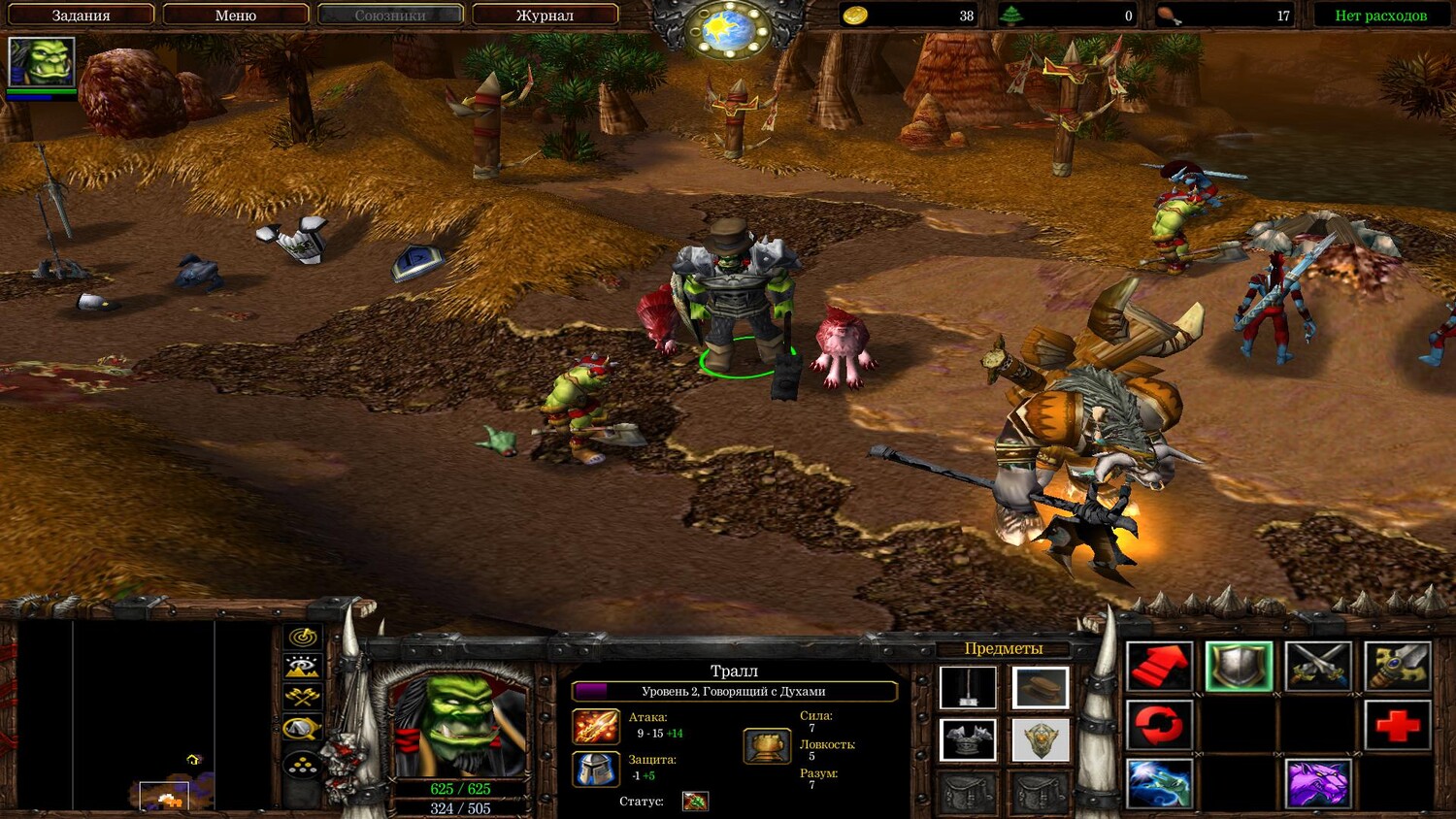Select the spiked armor inventory item
This screenshot has width=1456, height=819.
968,739
